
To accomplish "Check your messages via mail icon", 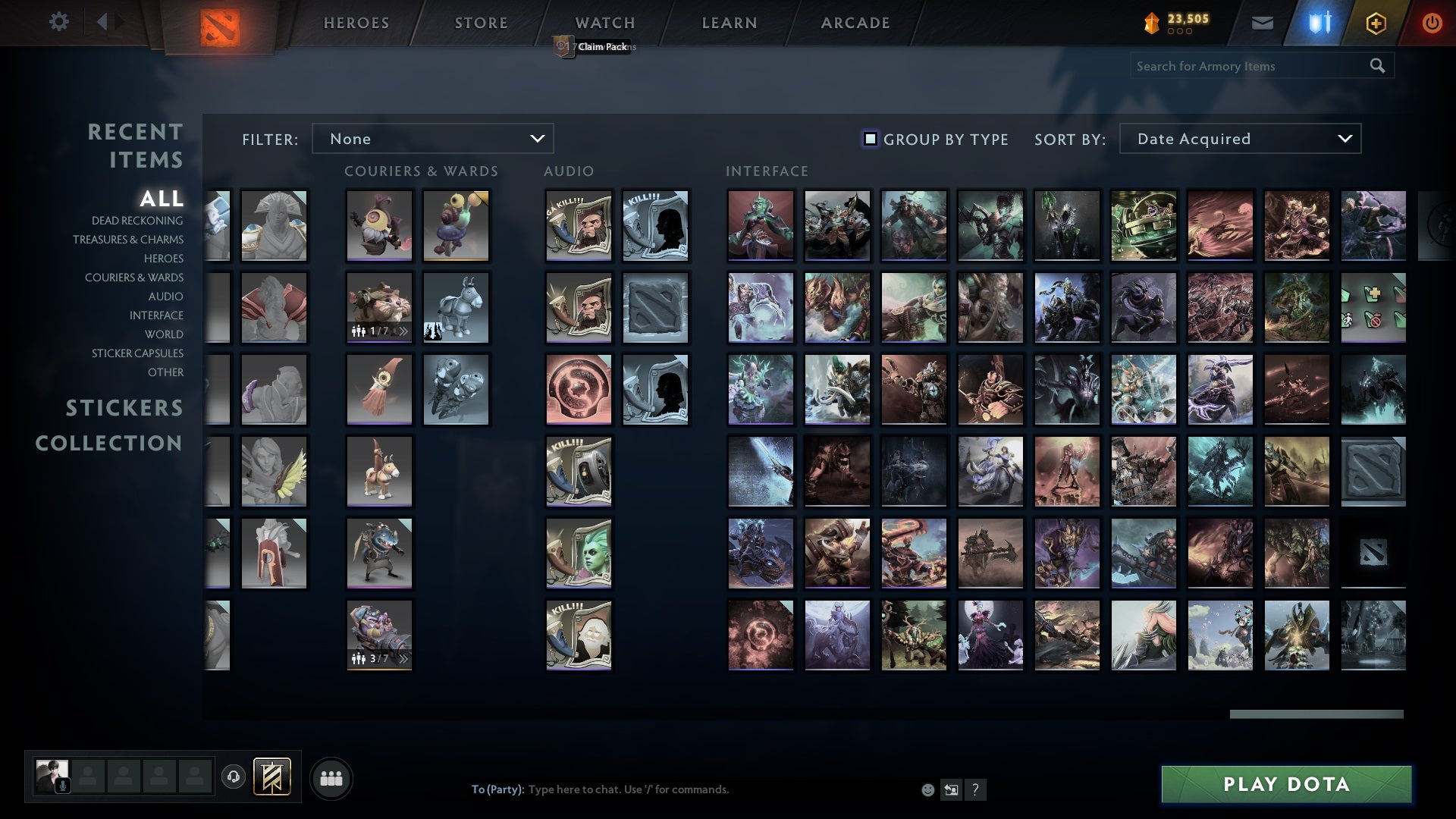I will (x=1263, y=23).
